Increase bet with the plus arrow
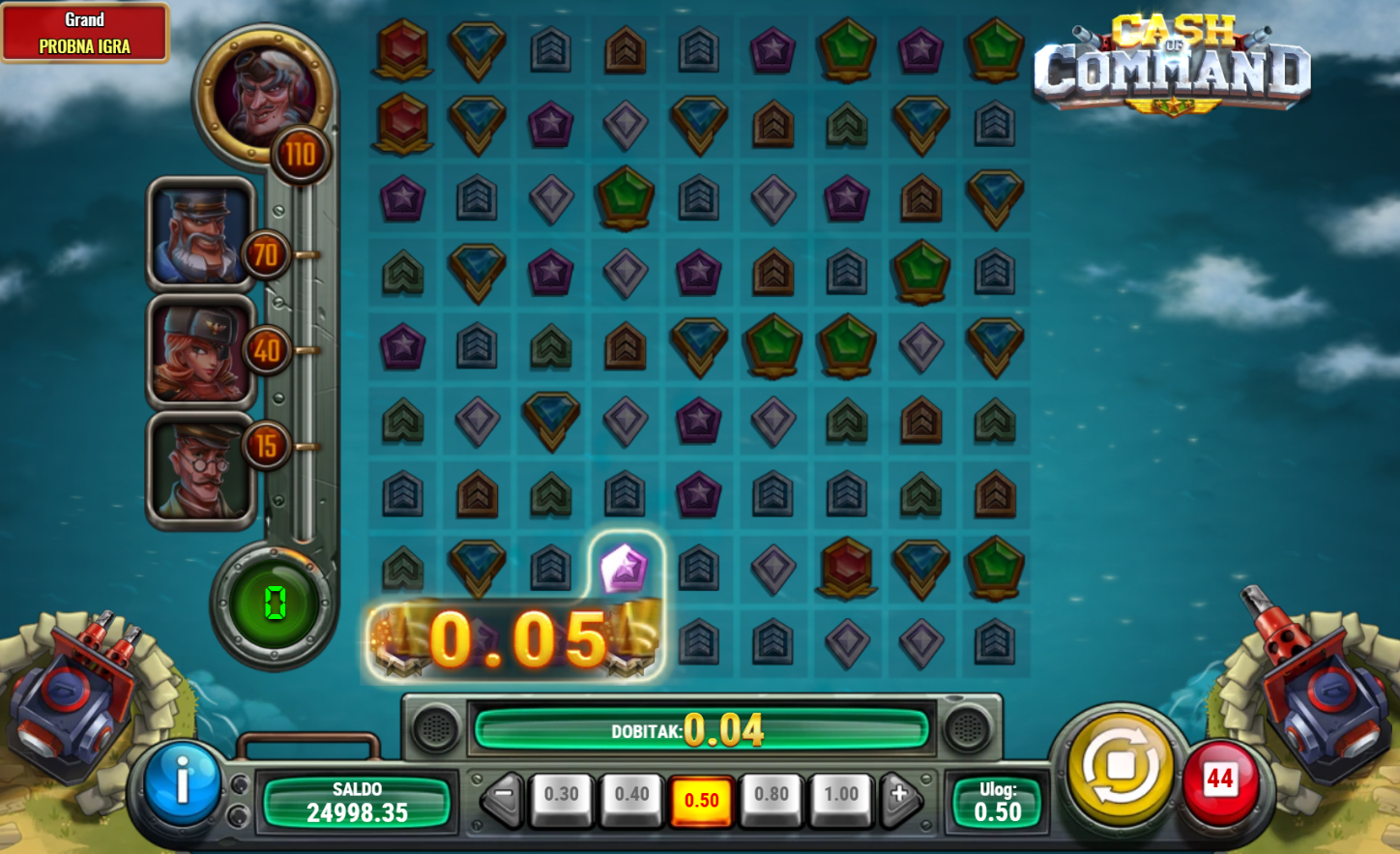1400x854 pixels. tap(899, 796)
